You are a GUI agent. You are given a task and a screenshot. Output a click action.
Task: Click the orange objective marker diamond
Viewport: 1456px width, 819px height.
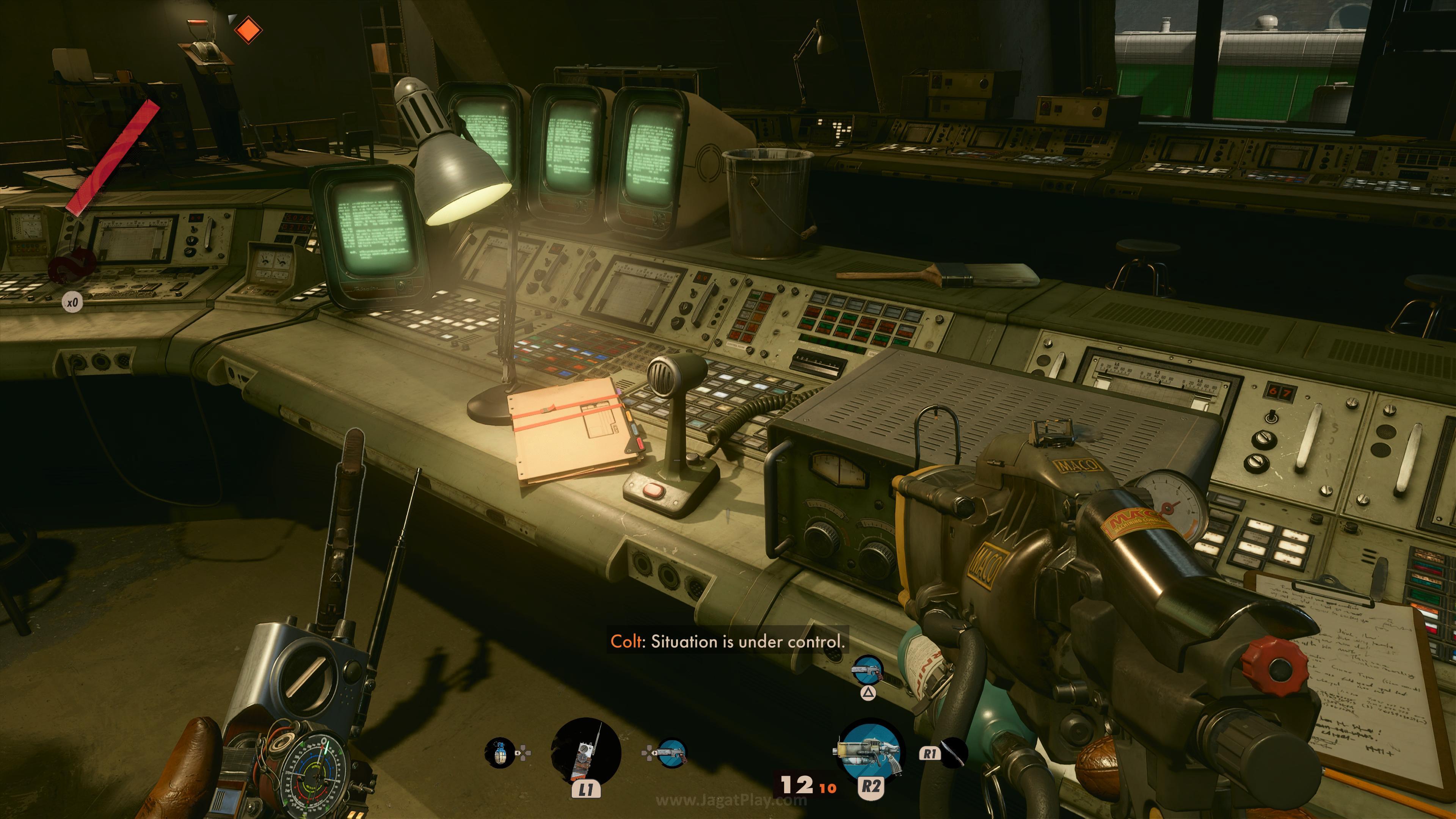point(248,30)
